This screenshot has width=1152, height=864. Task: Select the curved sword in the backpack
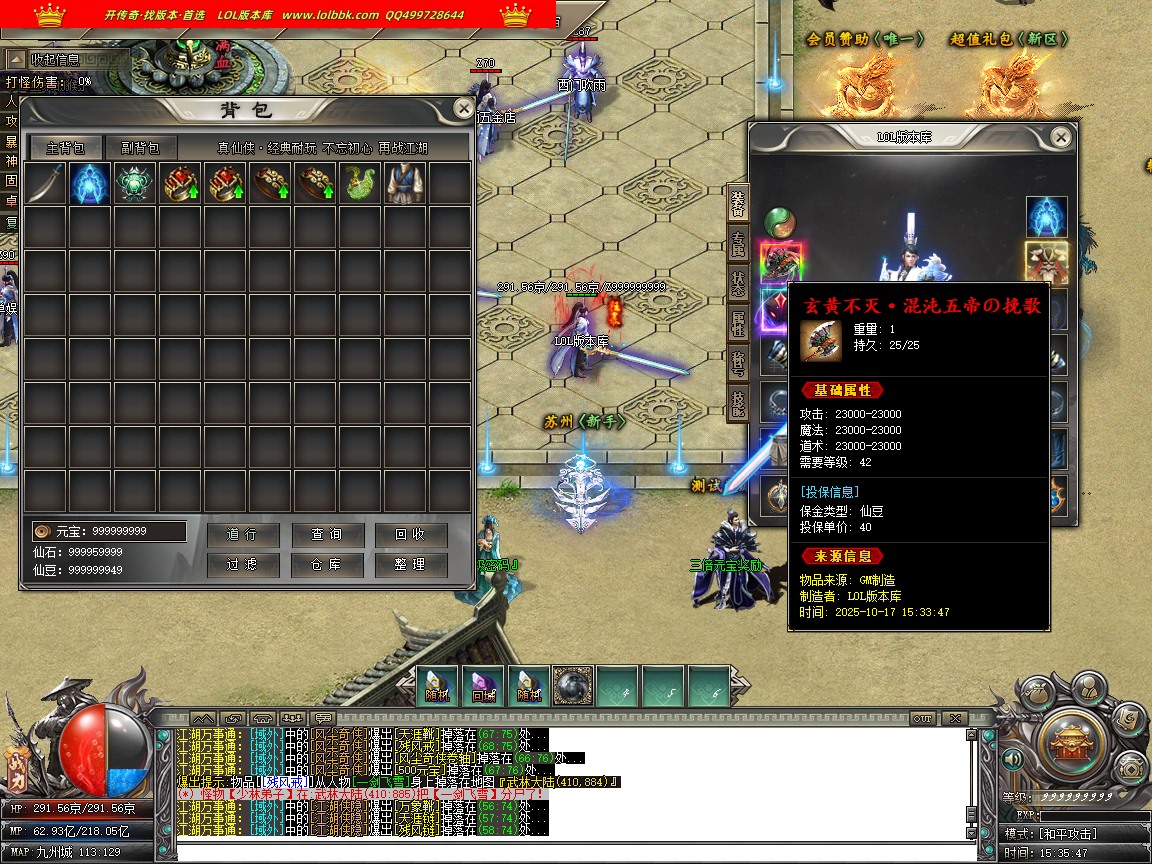(45, 184)
